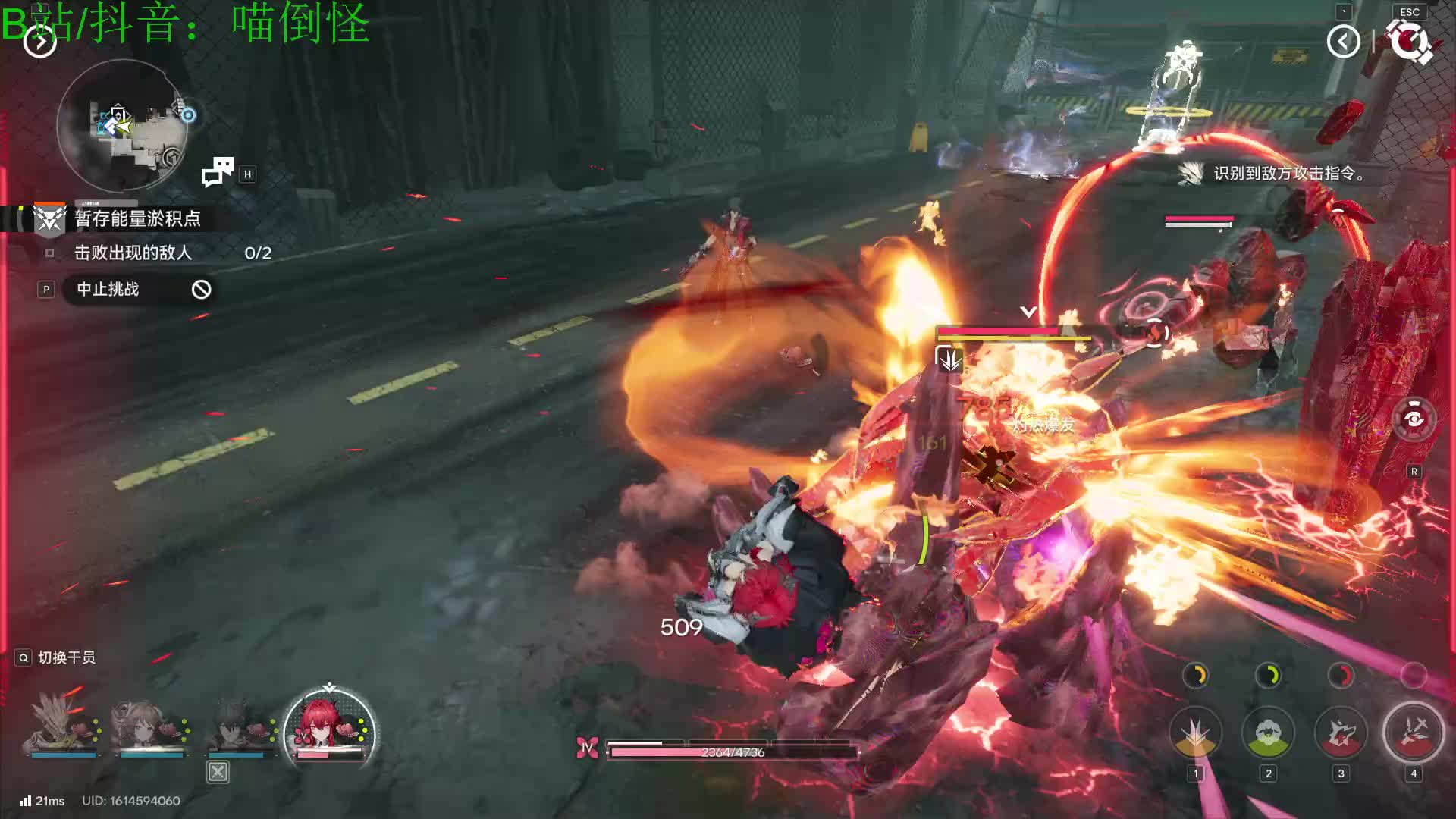The image size is (1456, 819).
Task: Click the crossed swords icon under the portraits
Action: (218, 772)
